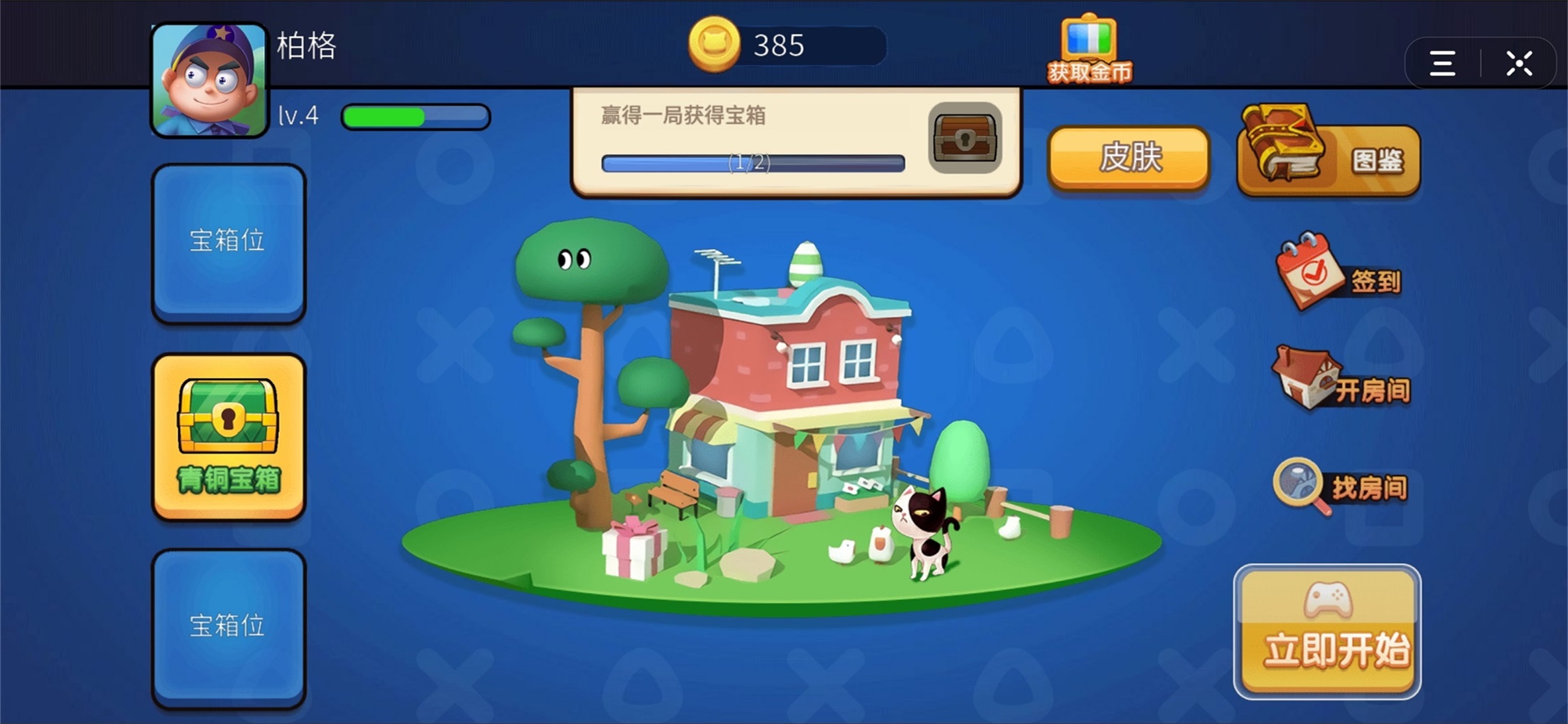Select the upper empty 宝箱位 chest slot
This screenshot has width=1568, height=724.
tap(228, 242)
